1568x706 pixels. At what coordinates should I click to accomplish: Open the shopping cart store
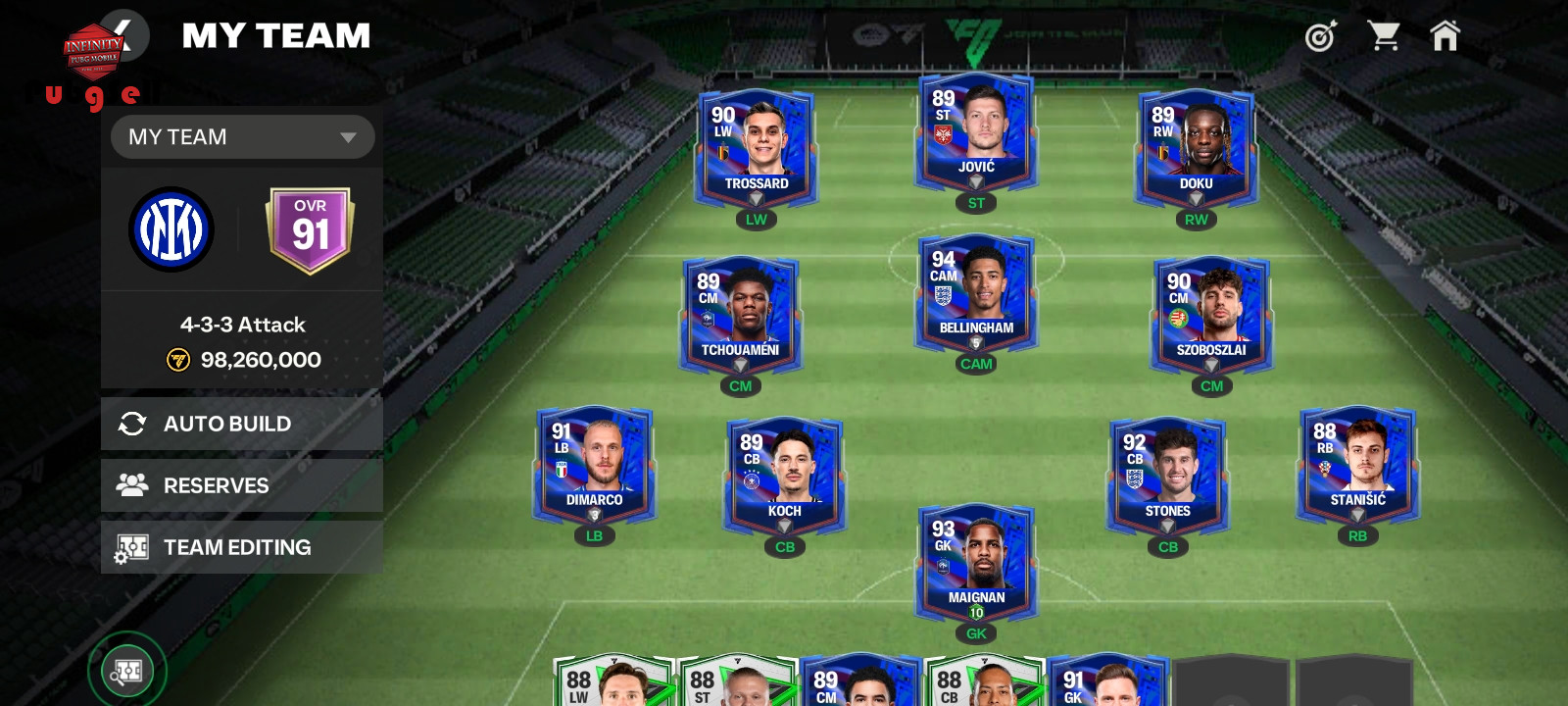[1383, 36]
